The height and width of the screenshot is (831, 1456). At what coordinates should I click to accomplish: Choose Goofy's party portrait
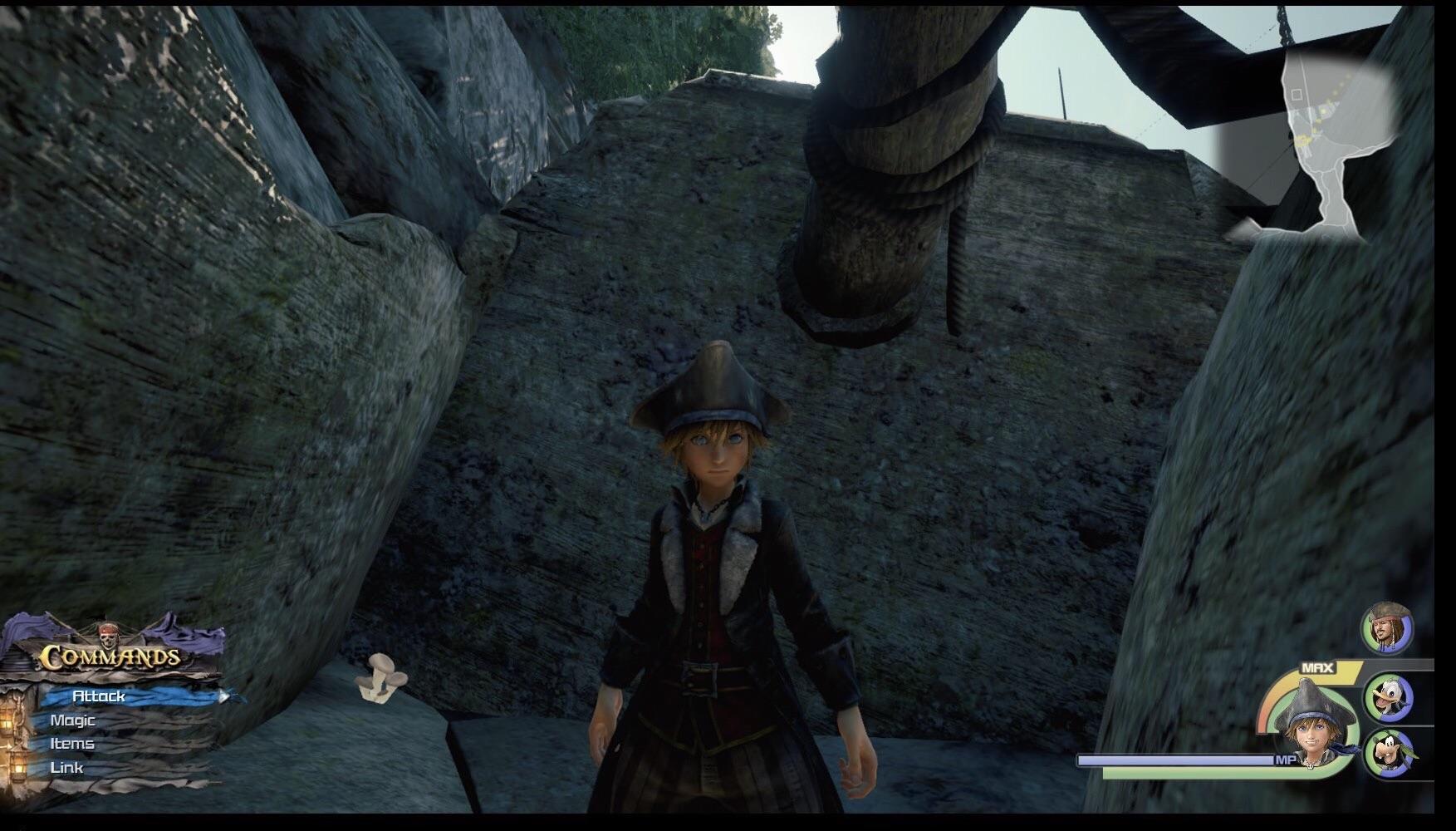1389,752
